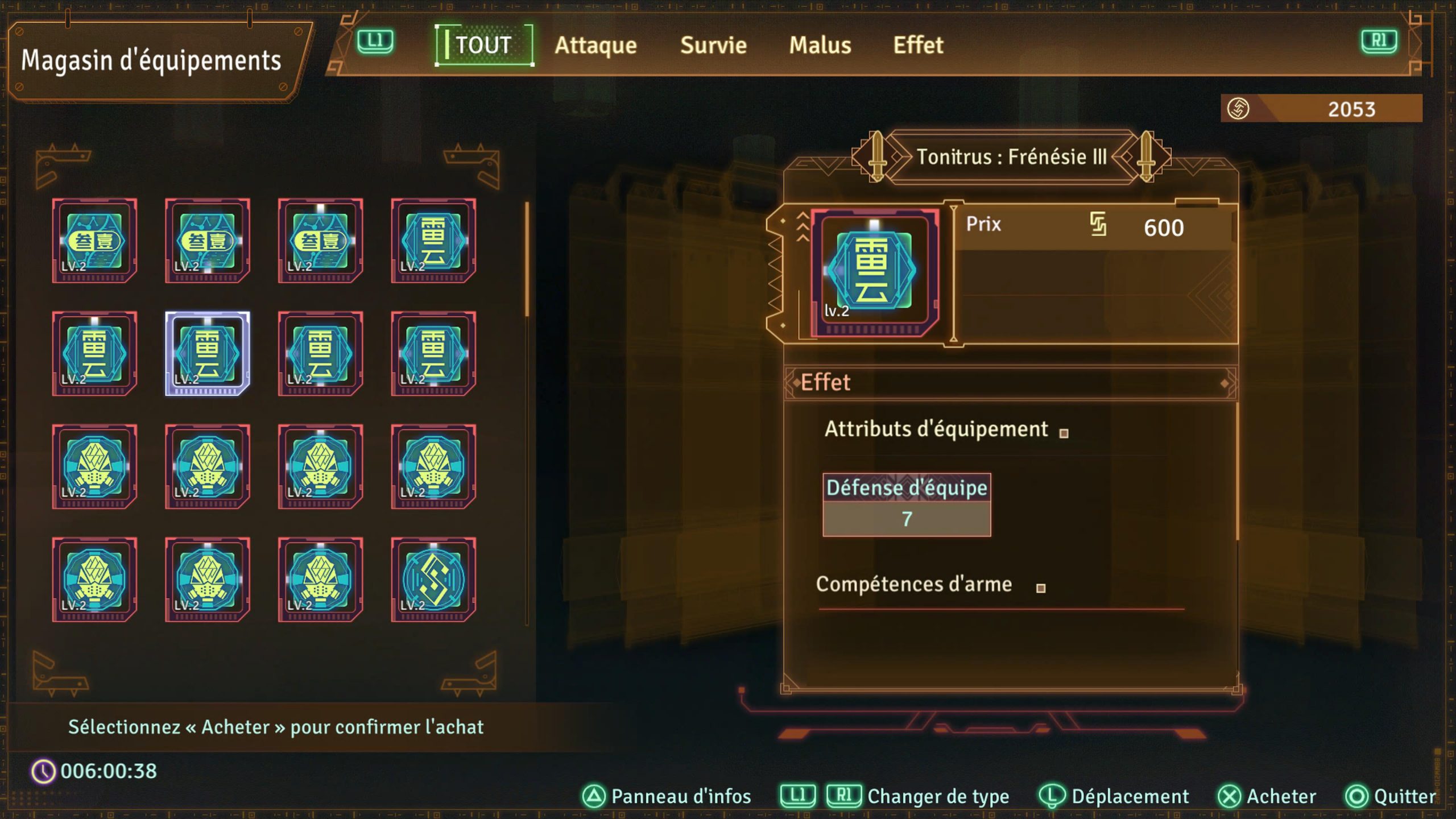Click the large Tonitrus preview icon
The width and height of the screenshot is (1456, 819).
click(874, 273)
